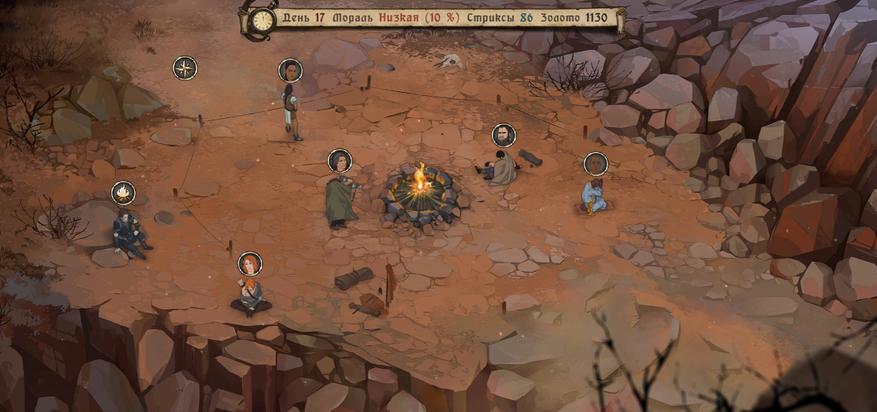
Task: Select the portrait above the green-cloaked figure
Action: [x=340, y=160]
